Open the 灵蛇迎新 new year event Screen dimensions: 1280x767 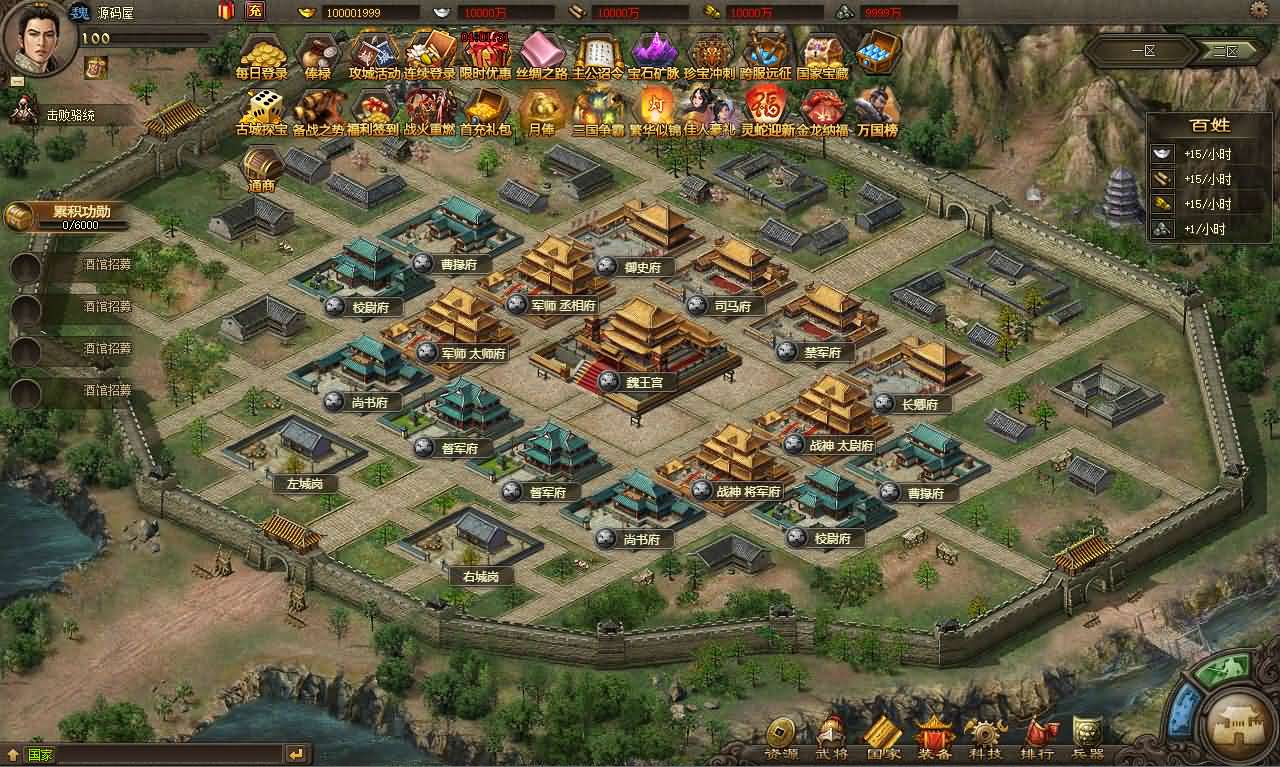coord(766,107)
